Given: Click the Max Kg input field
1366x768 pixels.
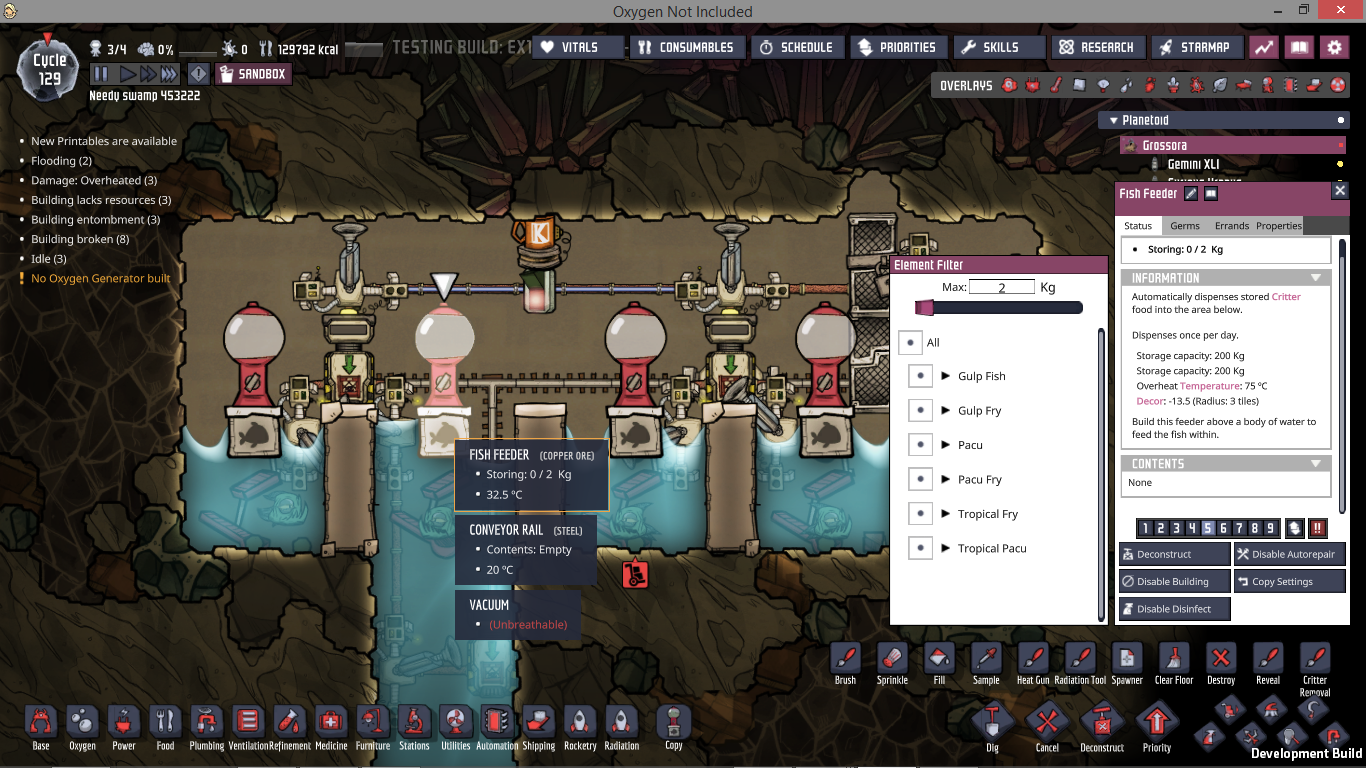Looking at the screenshot, I should tap(1001, 287).
